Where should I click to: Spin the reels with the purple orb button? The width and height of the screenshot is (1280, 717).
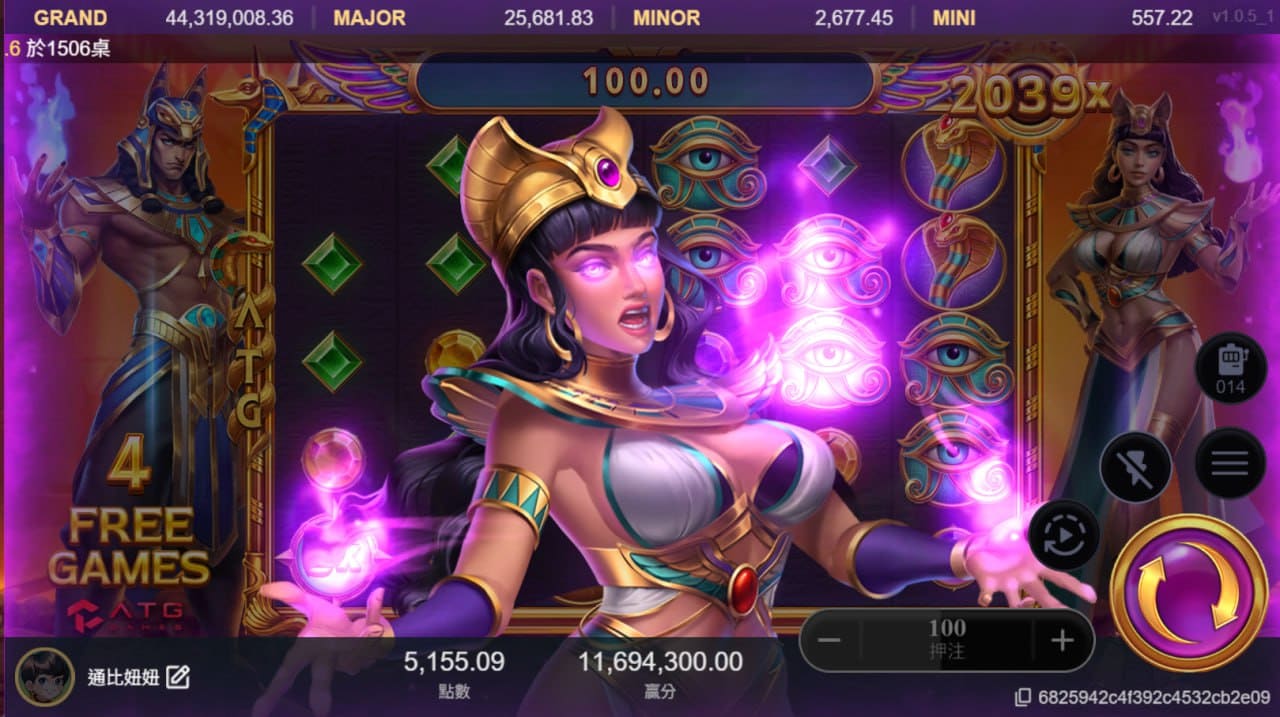[x=1189, y=593]
